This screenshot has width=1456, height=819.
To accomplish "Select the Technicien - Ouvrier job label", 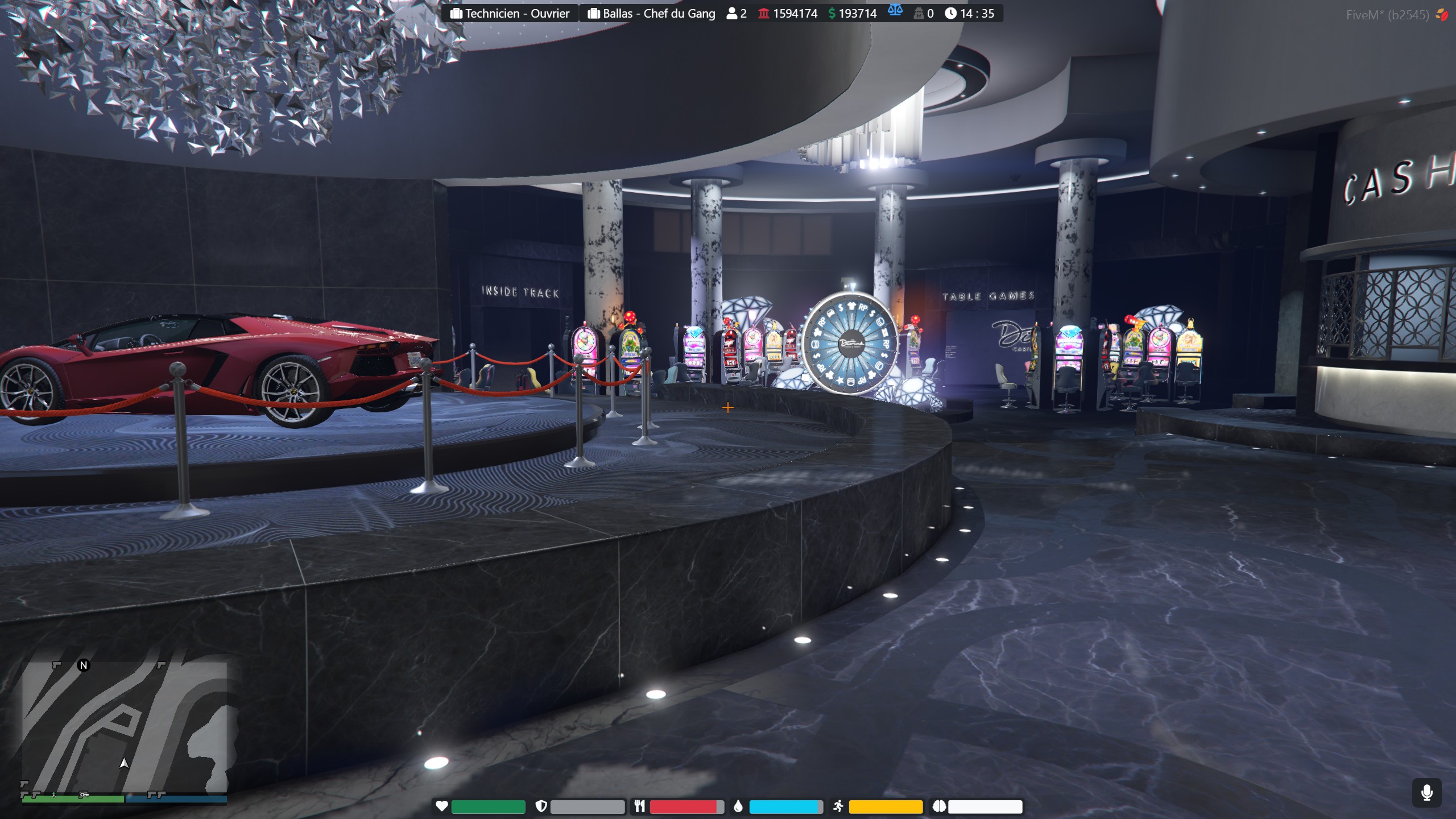I will point(510,14).
